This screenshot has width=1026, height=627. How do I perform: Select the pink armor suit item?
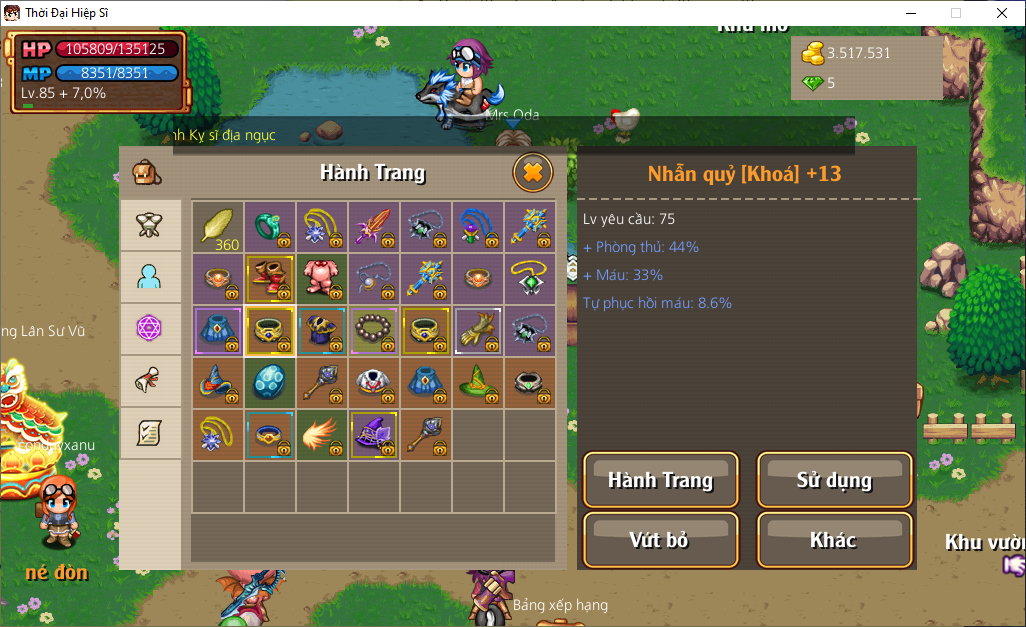tap(321, 277)
